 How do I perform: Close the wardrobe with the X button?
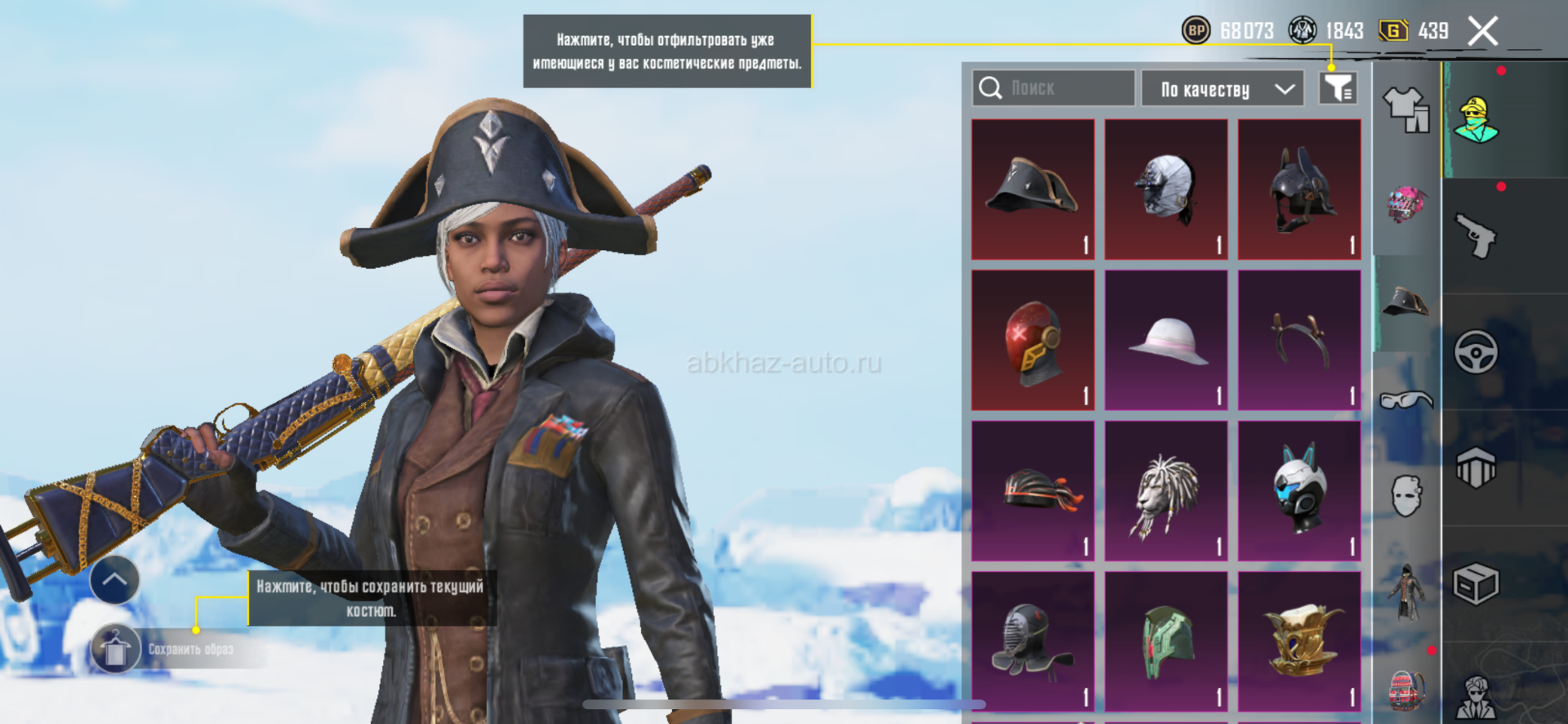coord(1482,32)
